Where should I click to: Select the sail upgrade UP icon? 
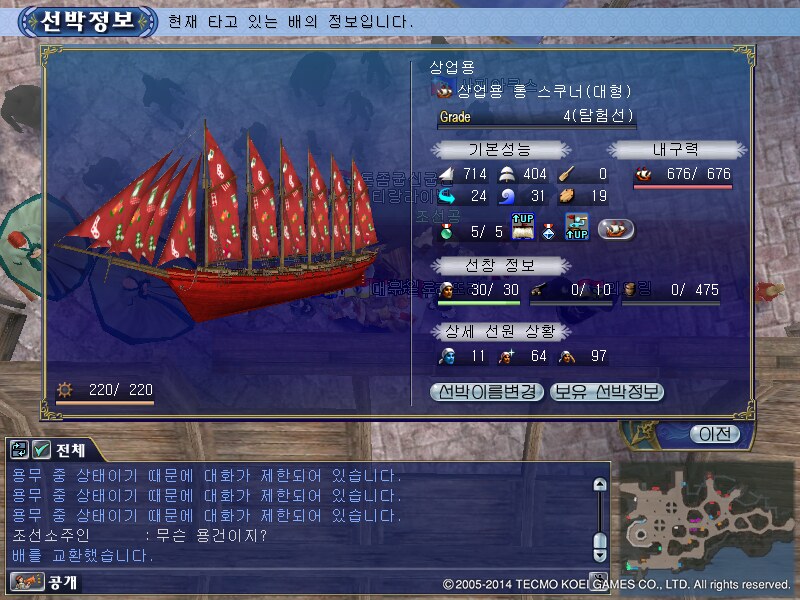click(x=526, y=229)
